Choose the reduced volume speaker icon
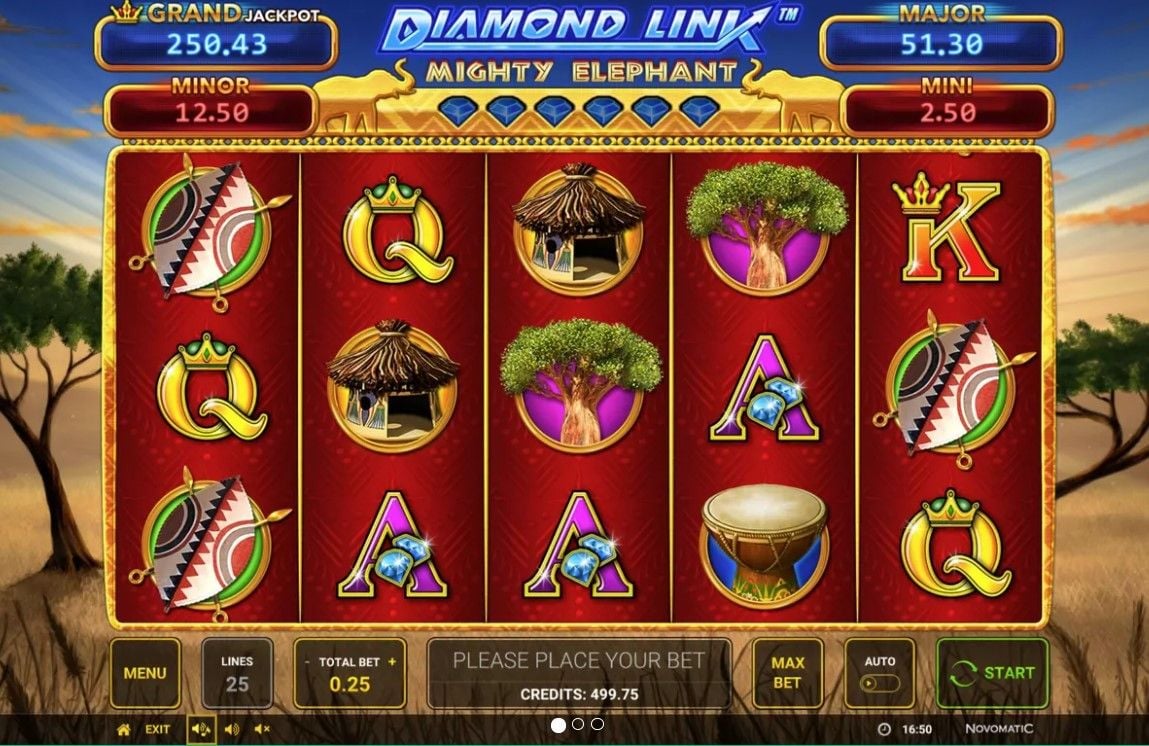 [232, 730]
